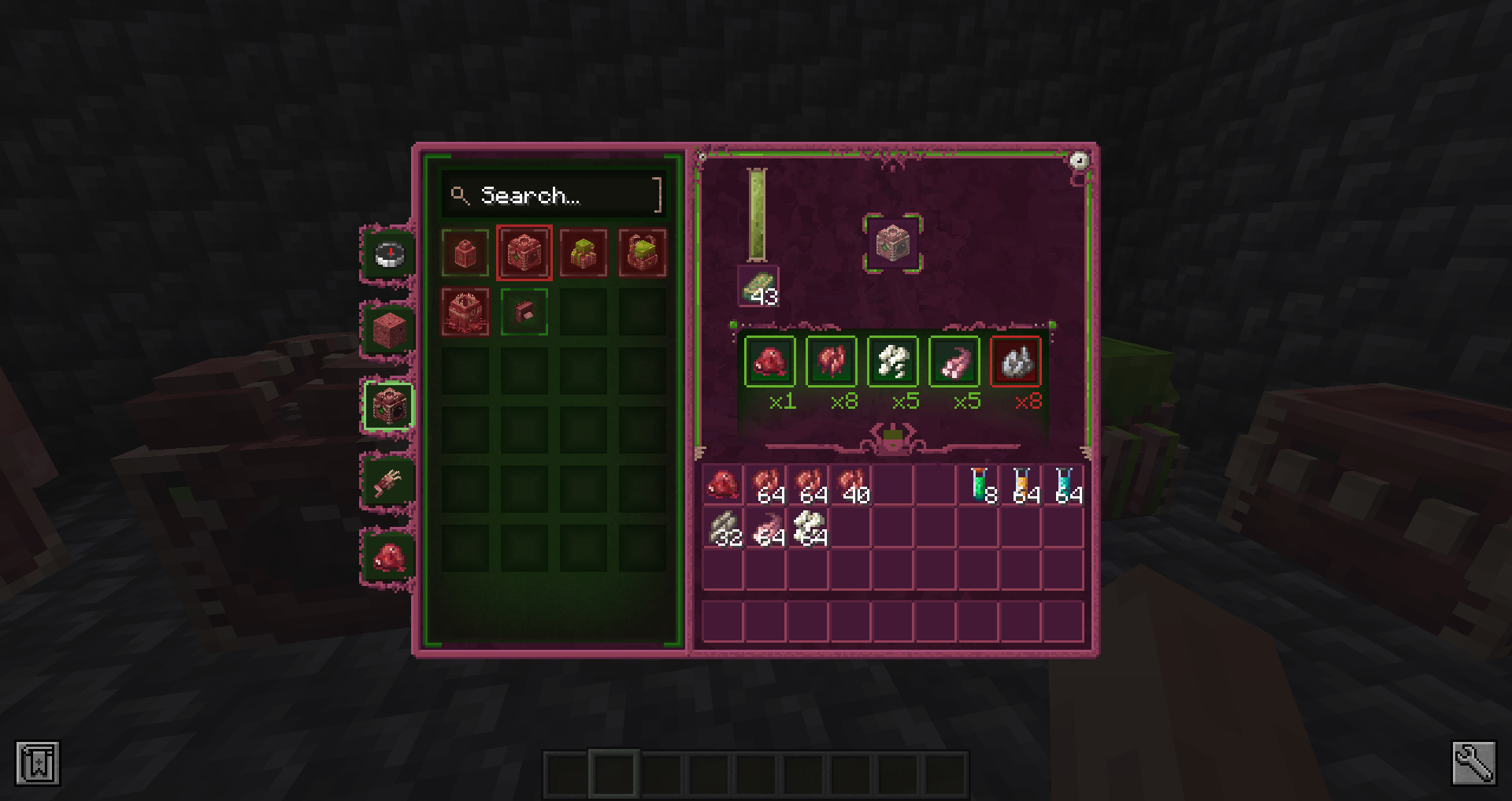Screen dimensions: 1512x801
Task: Choose the small green-bordered recipe tile
Action: coord(524,312)
